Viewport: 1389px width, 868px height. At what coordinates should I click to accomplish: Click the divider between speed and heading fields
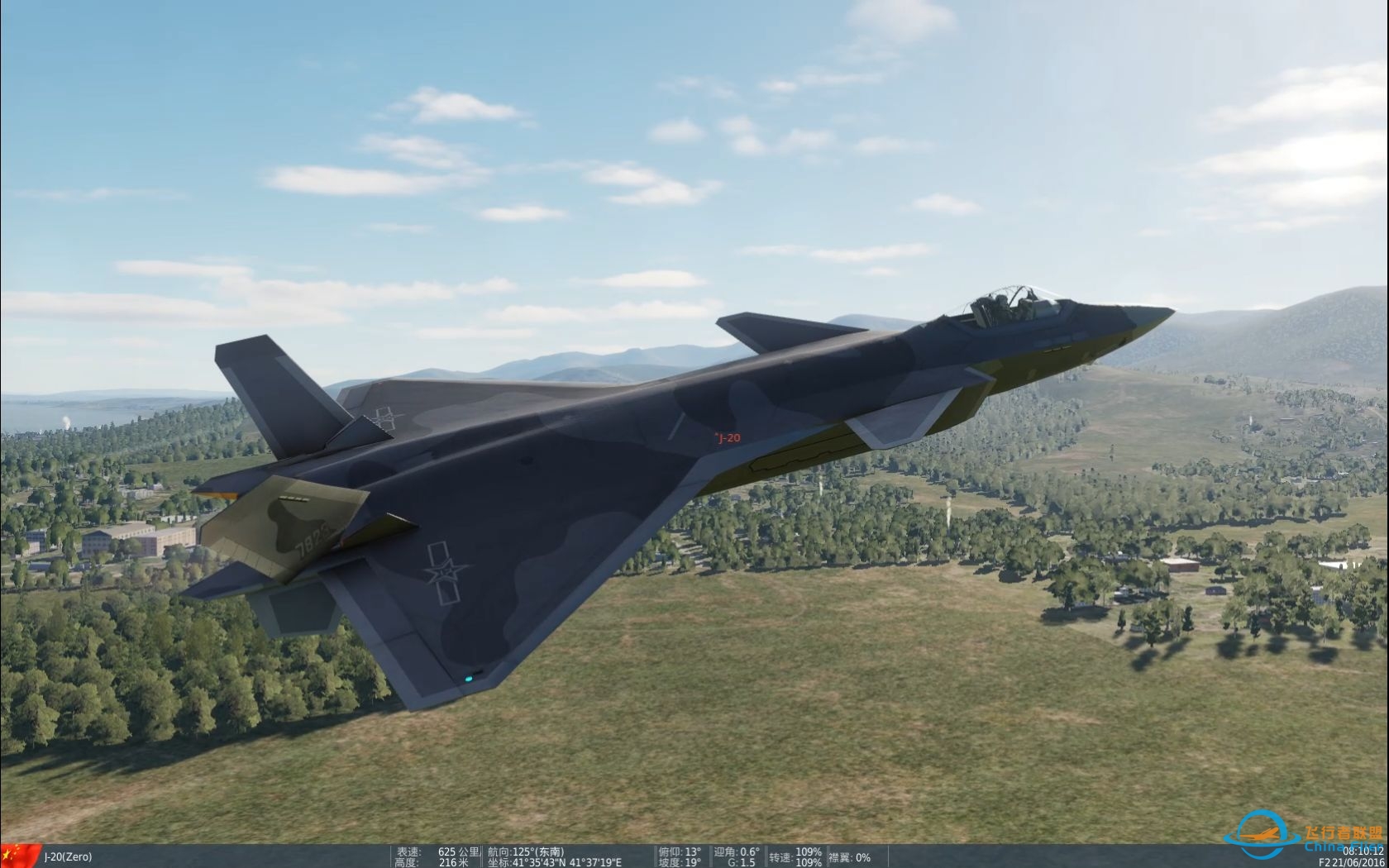coord(482,856)
